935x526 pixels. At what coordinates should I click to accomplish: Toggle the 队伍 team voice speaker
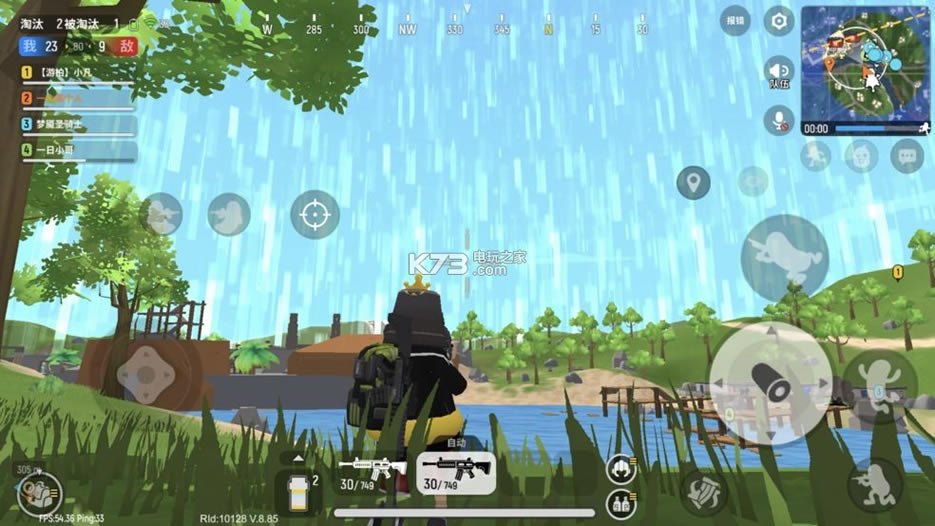[778, 71]
